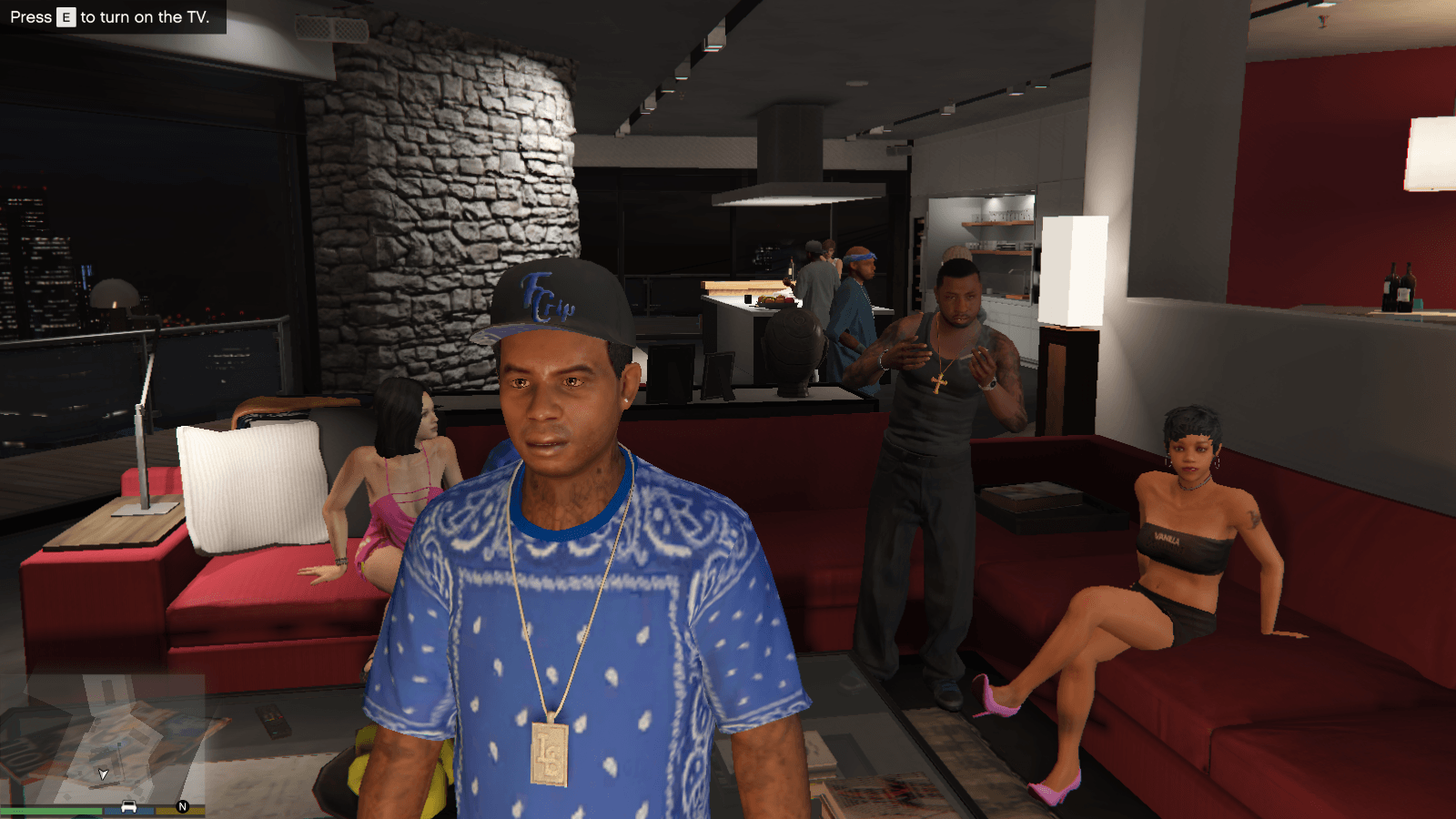Click the vehicle icon on the minimap bar

tap(128, 808)
